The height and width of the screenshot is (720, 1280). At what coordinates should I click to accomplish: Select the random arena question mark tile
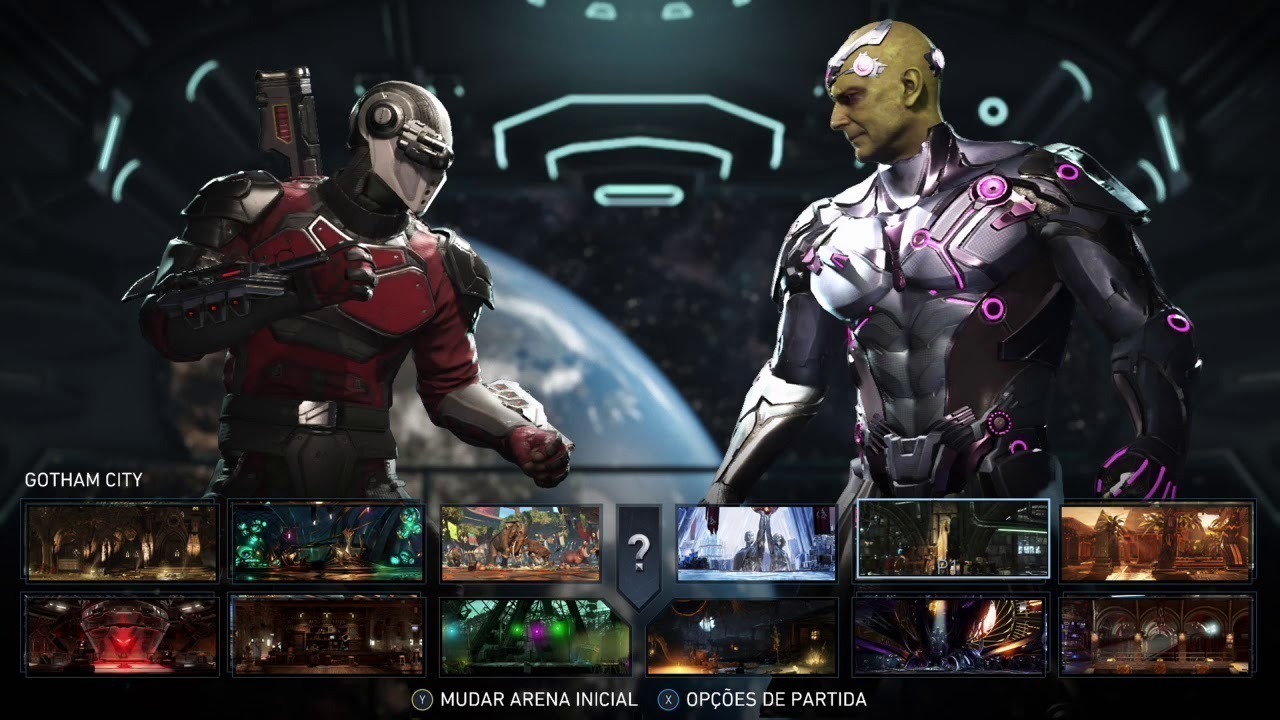coord(639,549)
